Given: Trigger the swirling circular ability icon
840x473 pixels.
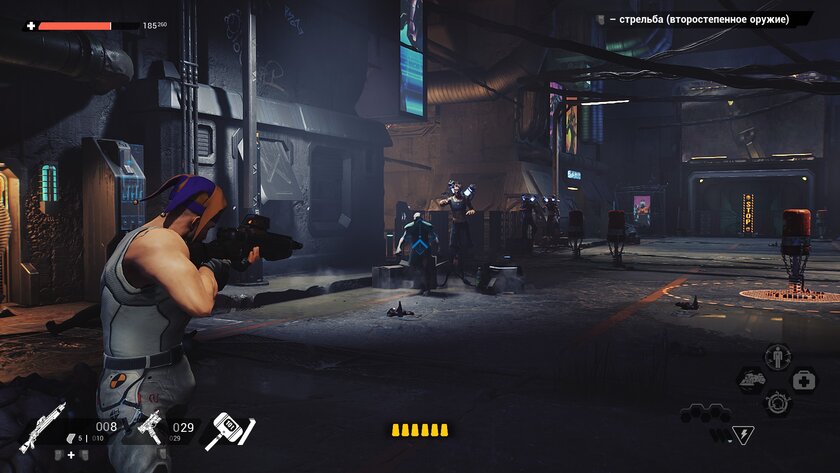Looking at the screenshot, I should [x=777, y=402].
